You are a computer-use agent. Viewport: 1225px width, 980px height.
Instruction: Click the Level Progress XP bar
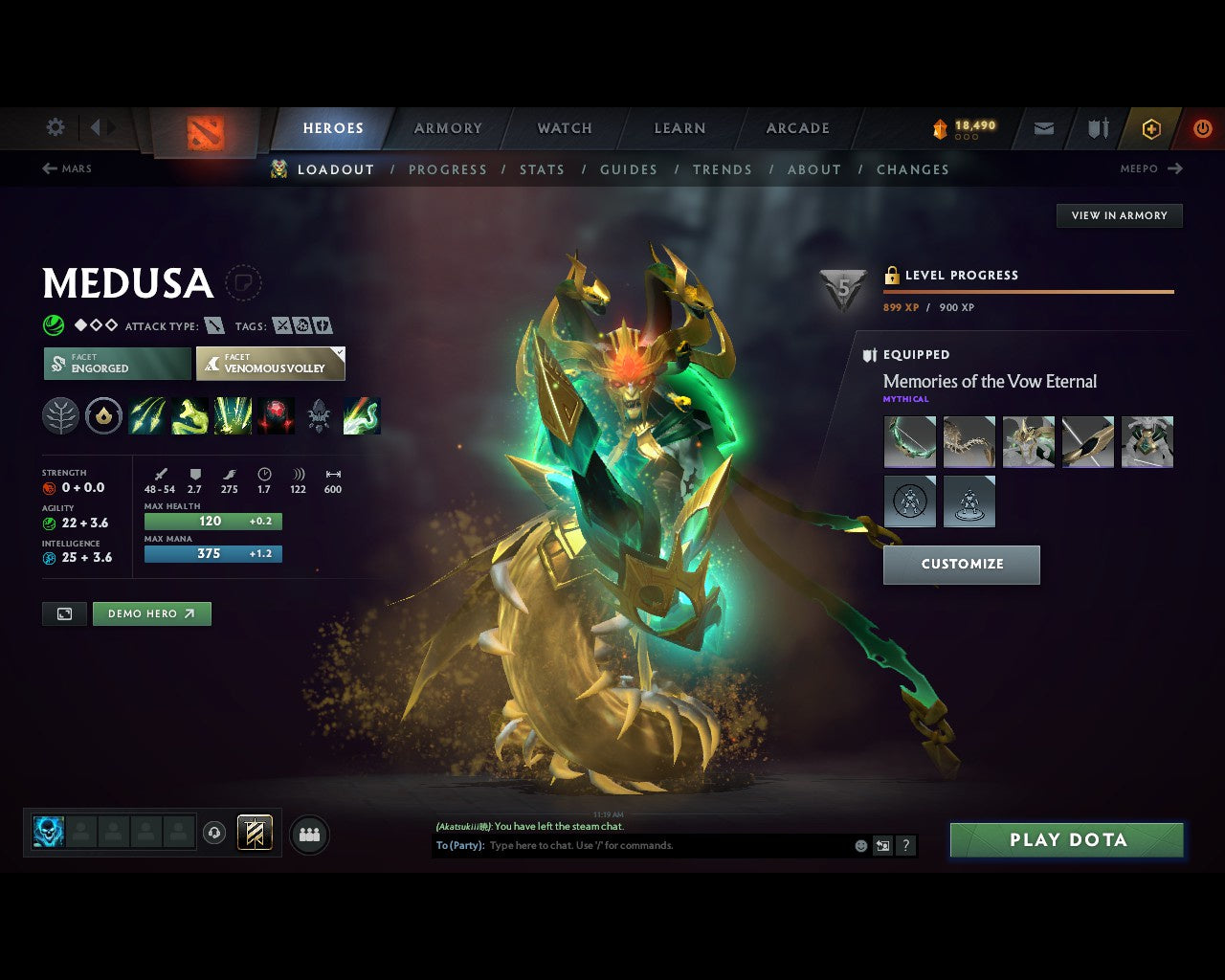pos(1029,292)
